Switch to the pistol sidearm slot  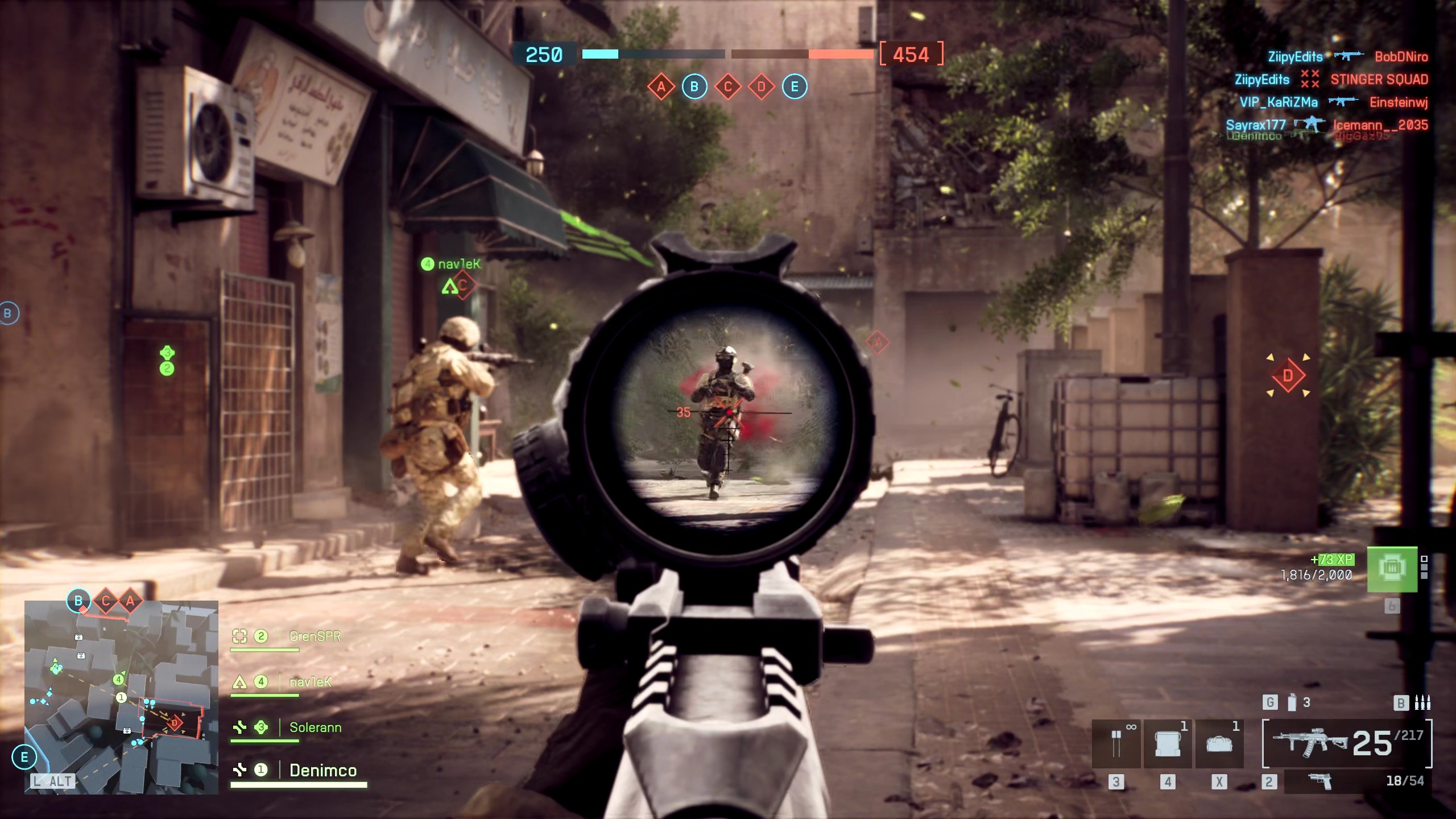coord(1321,781)
